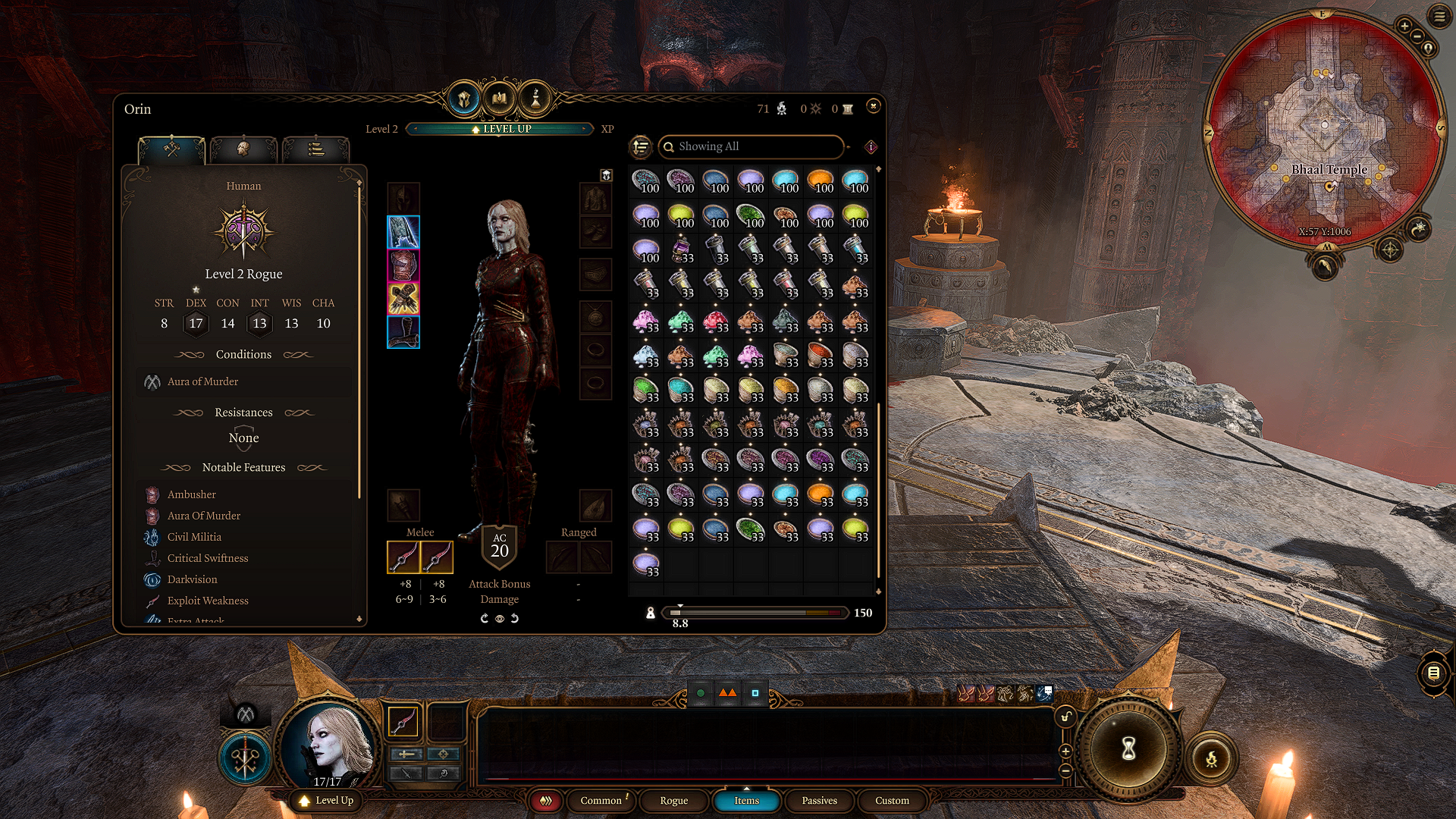This screenshot has width=1456, height=819.
Task: Select the Rogue hotbar tab
Action: pyautogui.click(x=673, y=800)
